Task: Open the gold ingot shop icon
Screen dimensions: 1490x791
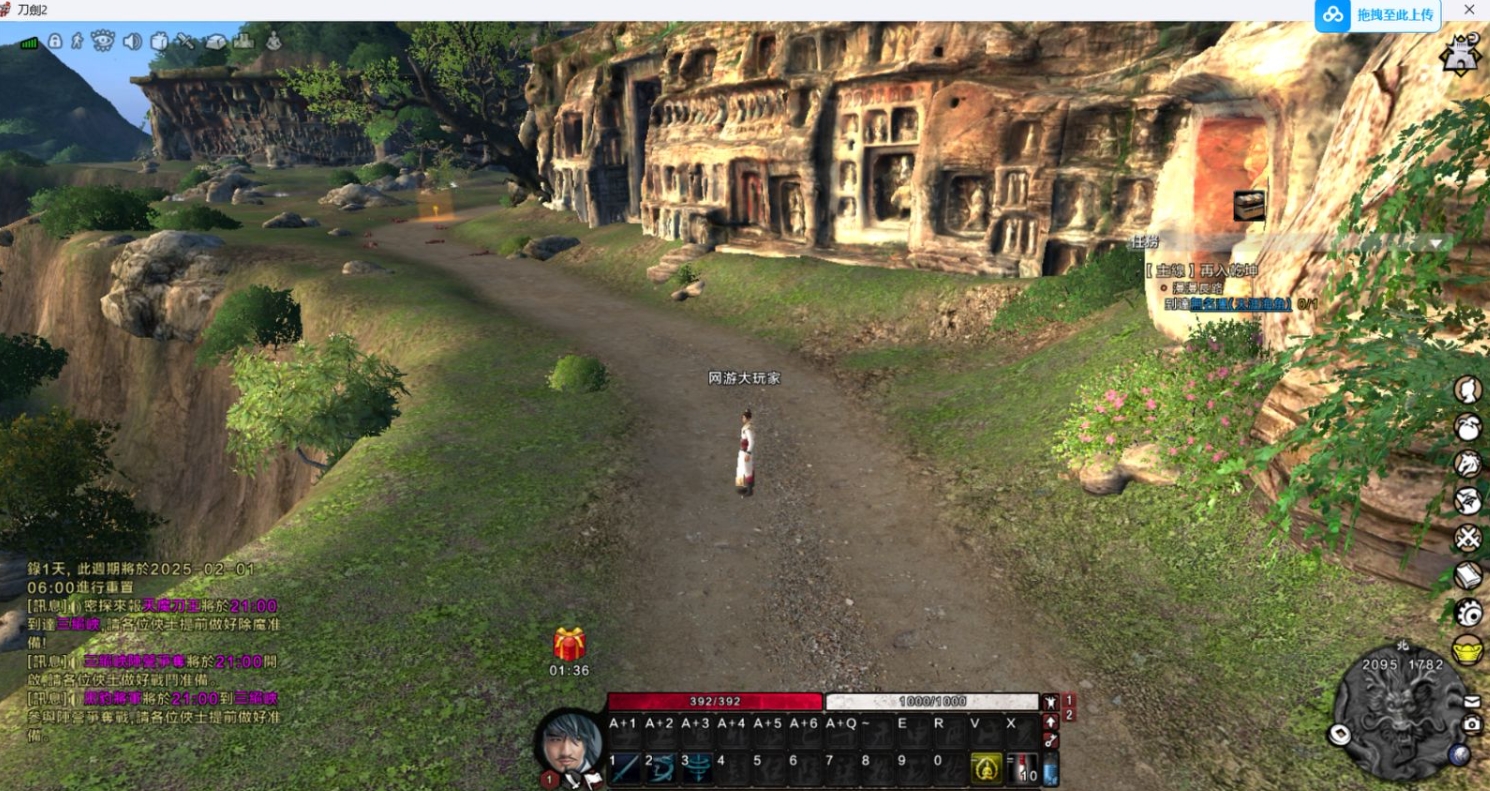Action: pos(1467,649)
